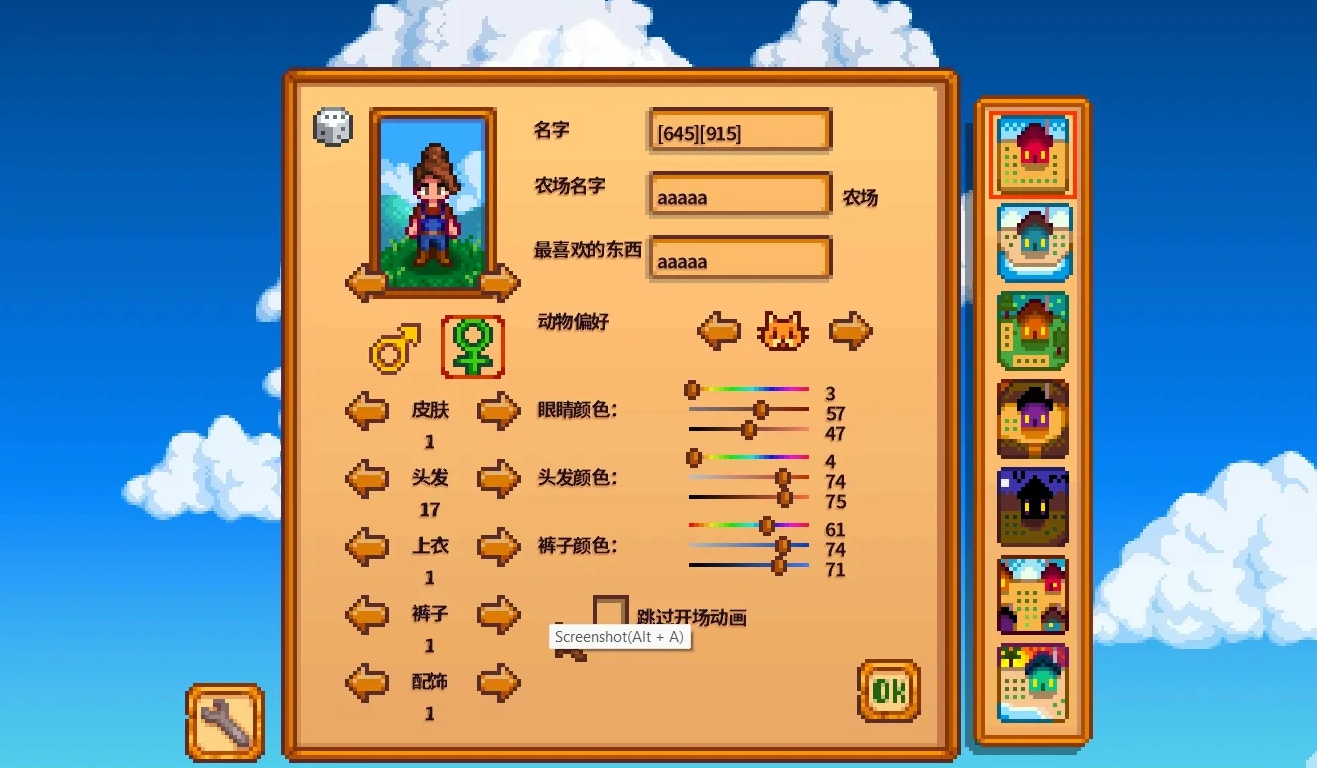Confirm character with the OK button

888,690
